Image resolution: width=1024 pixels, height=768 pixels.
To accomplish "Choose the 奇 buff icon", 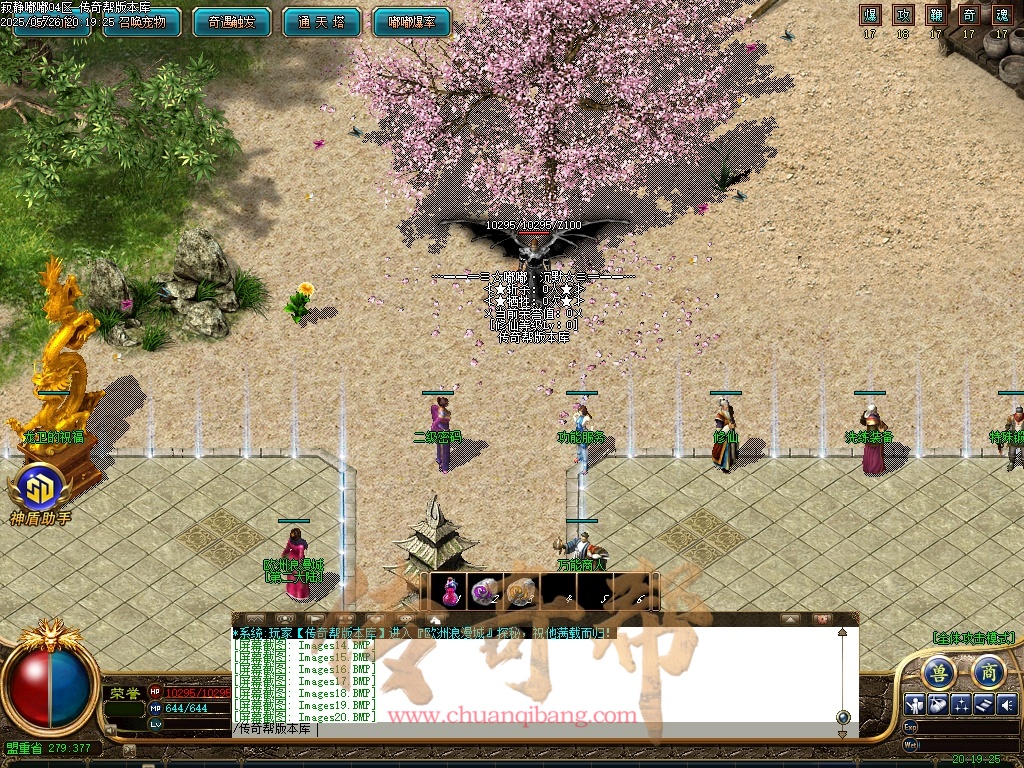I will click(x=969, y=15).
